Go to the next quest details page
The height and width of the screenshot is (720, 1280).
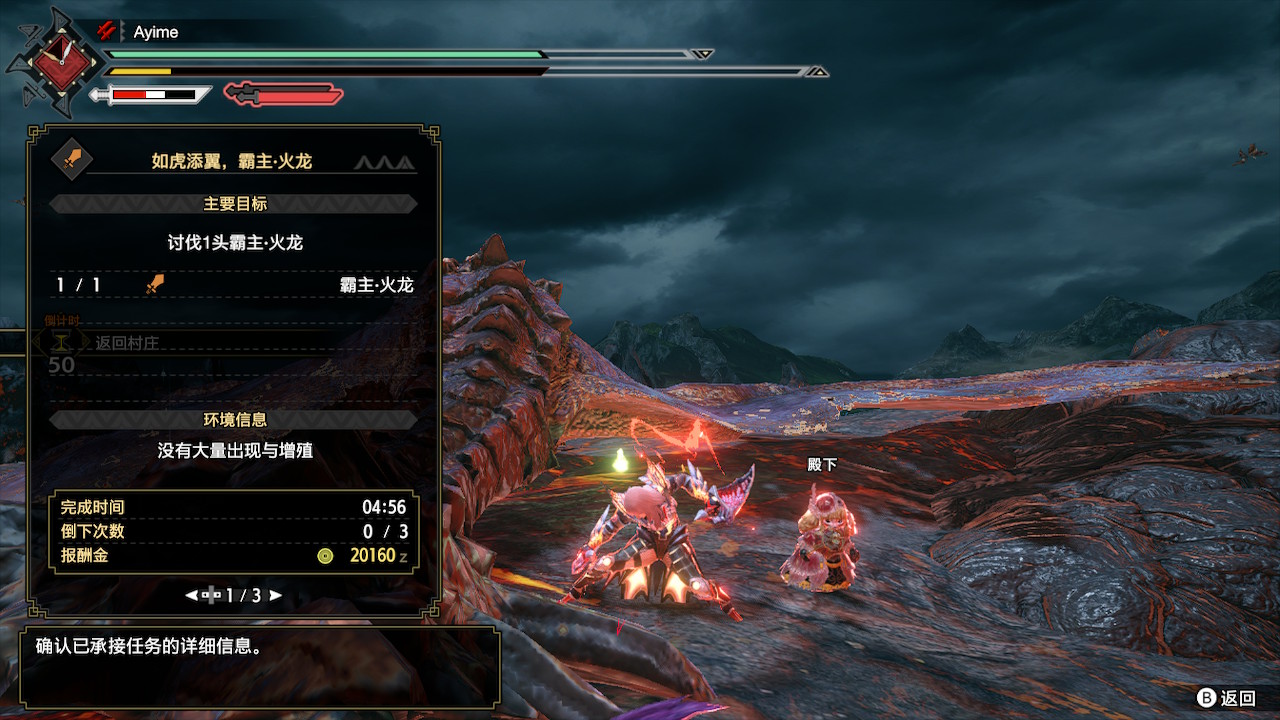coord(276,595)
